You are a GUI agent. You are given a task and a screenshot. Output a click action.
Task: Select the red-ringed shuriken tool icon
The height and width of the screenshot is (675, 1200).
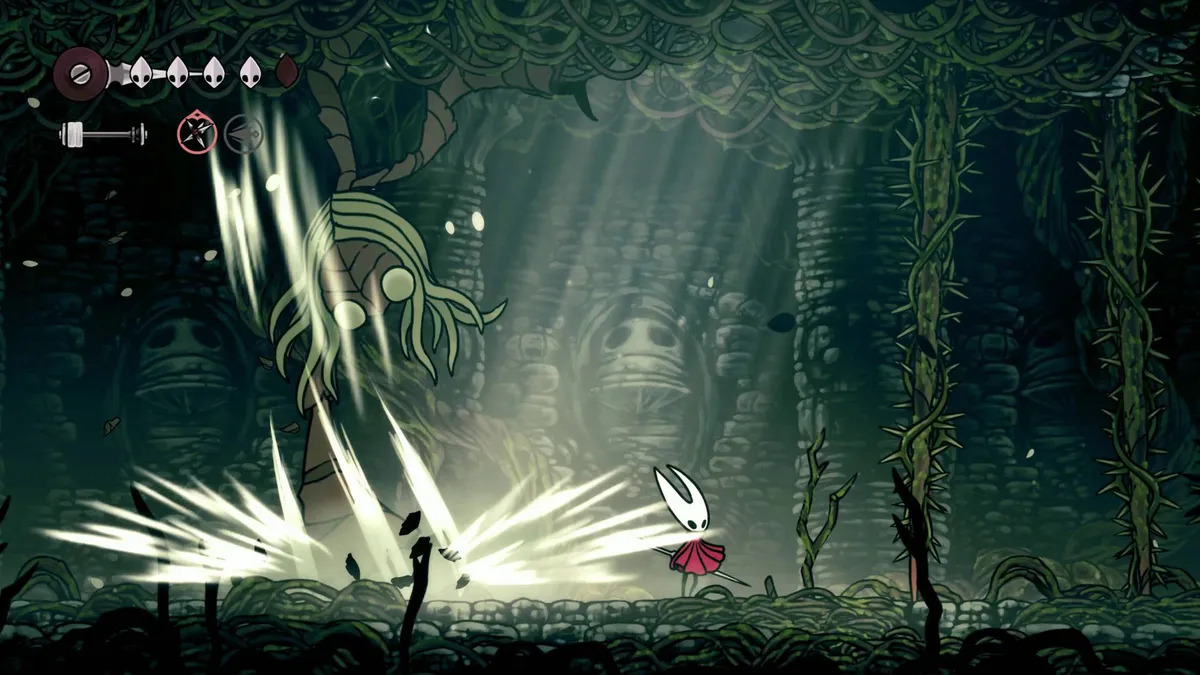pyautogui.click(x=195, y=132)
